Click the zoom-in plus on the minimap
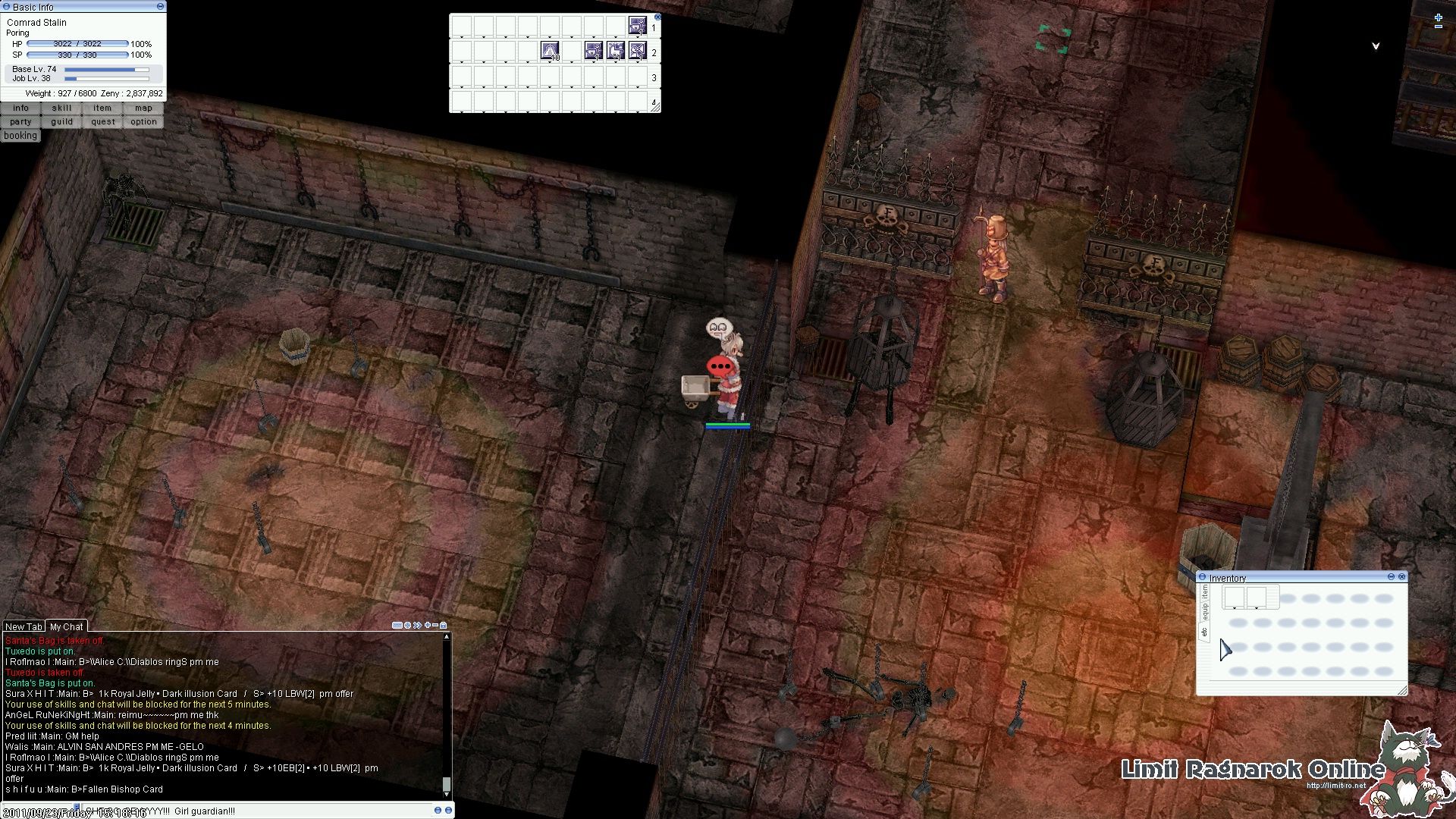The width and height of the screenshot is (1456, 819). click(x=1439, y=17)
